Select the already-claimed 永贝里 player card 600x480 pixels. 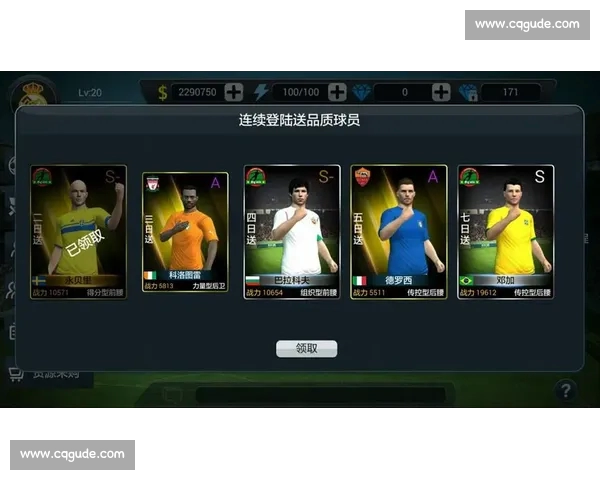click(78, 234)
